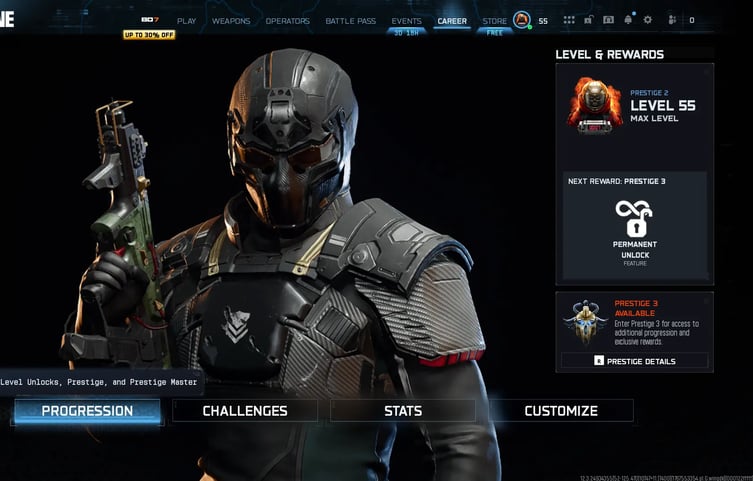Navigate to the Weapons menu

231,21
